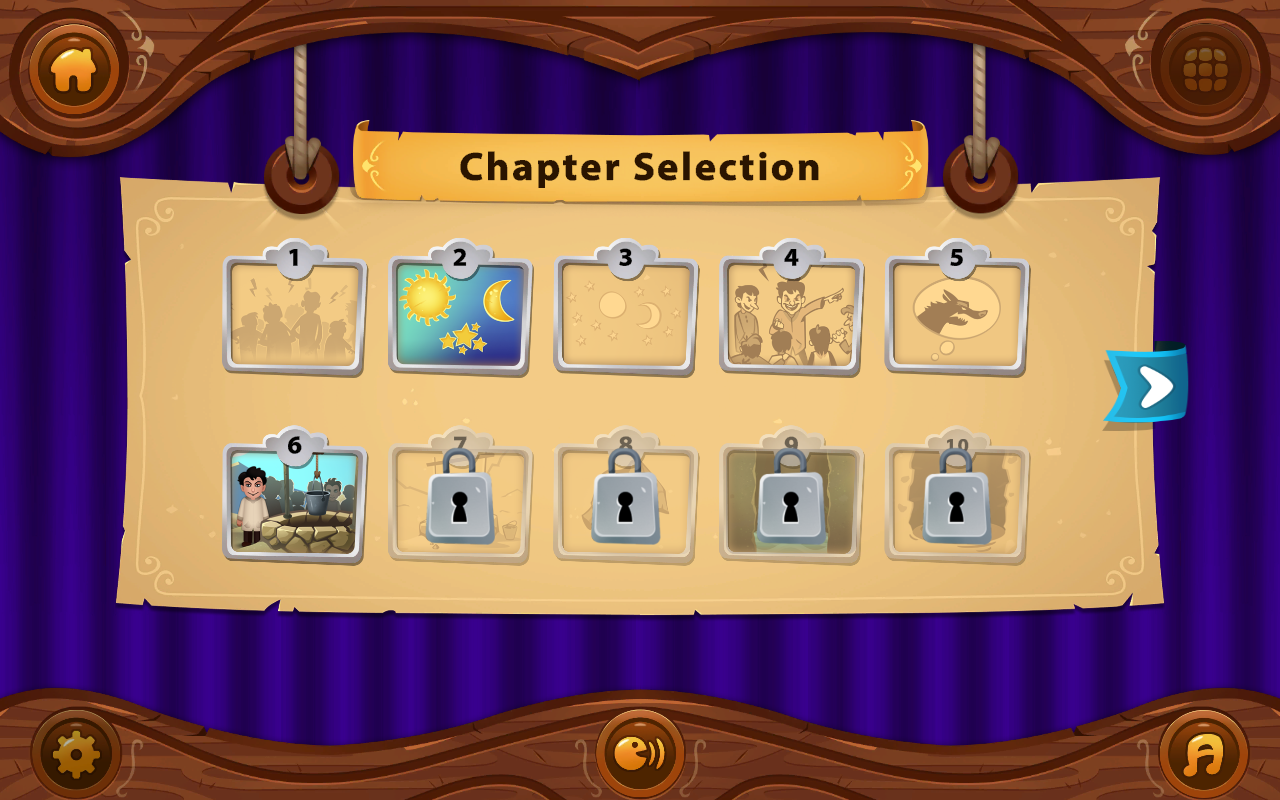
Task: Open chapter 4 pointing men tile
Action: (x=791, y=316)
